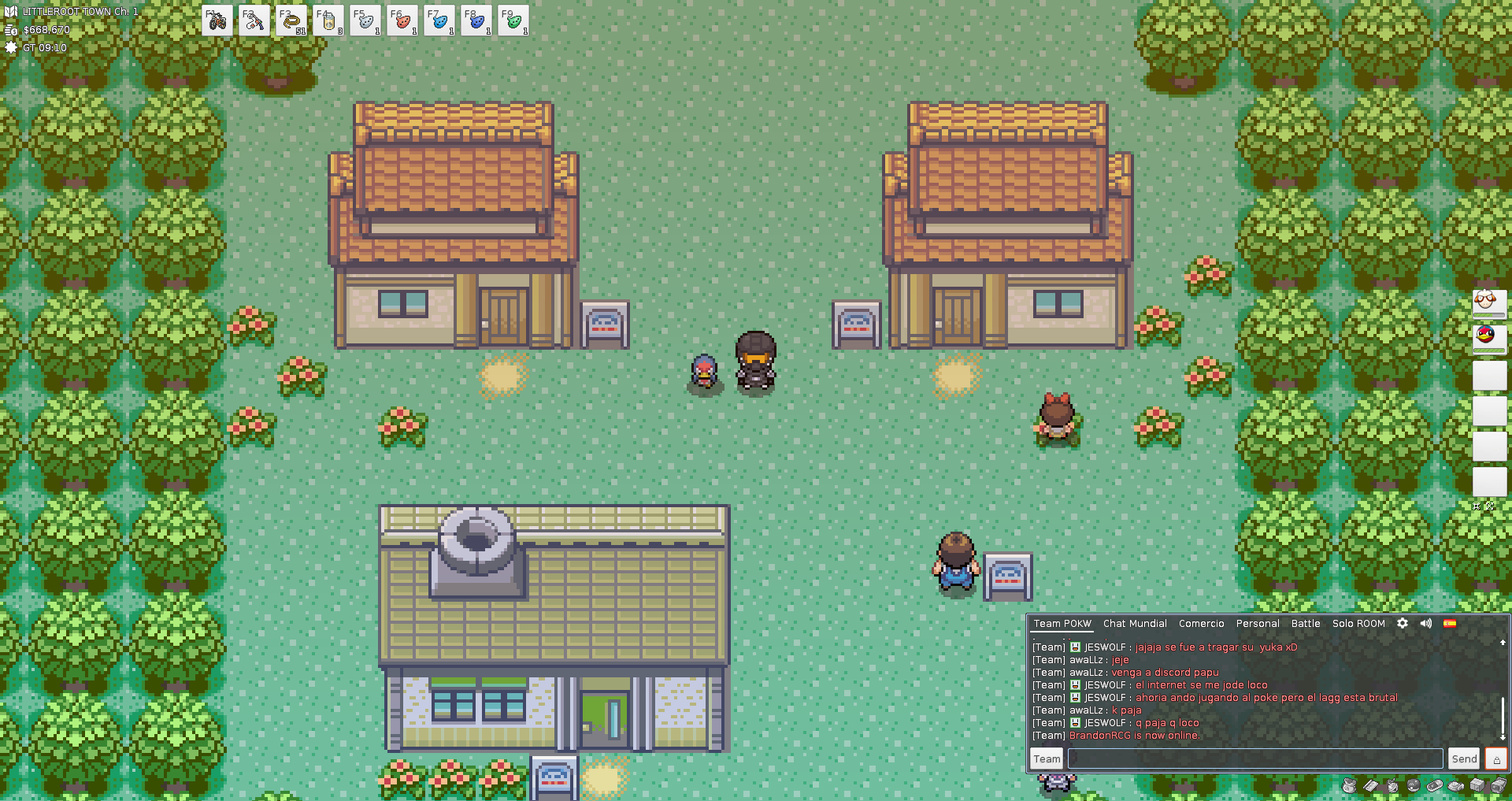Open chat settings via the gear icon
1512x801 pixels.
click(1403, 623)
